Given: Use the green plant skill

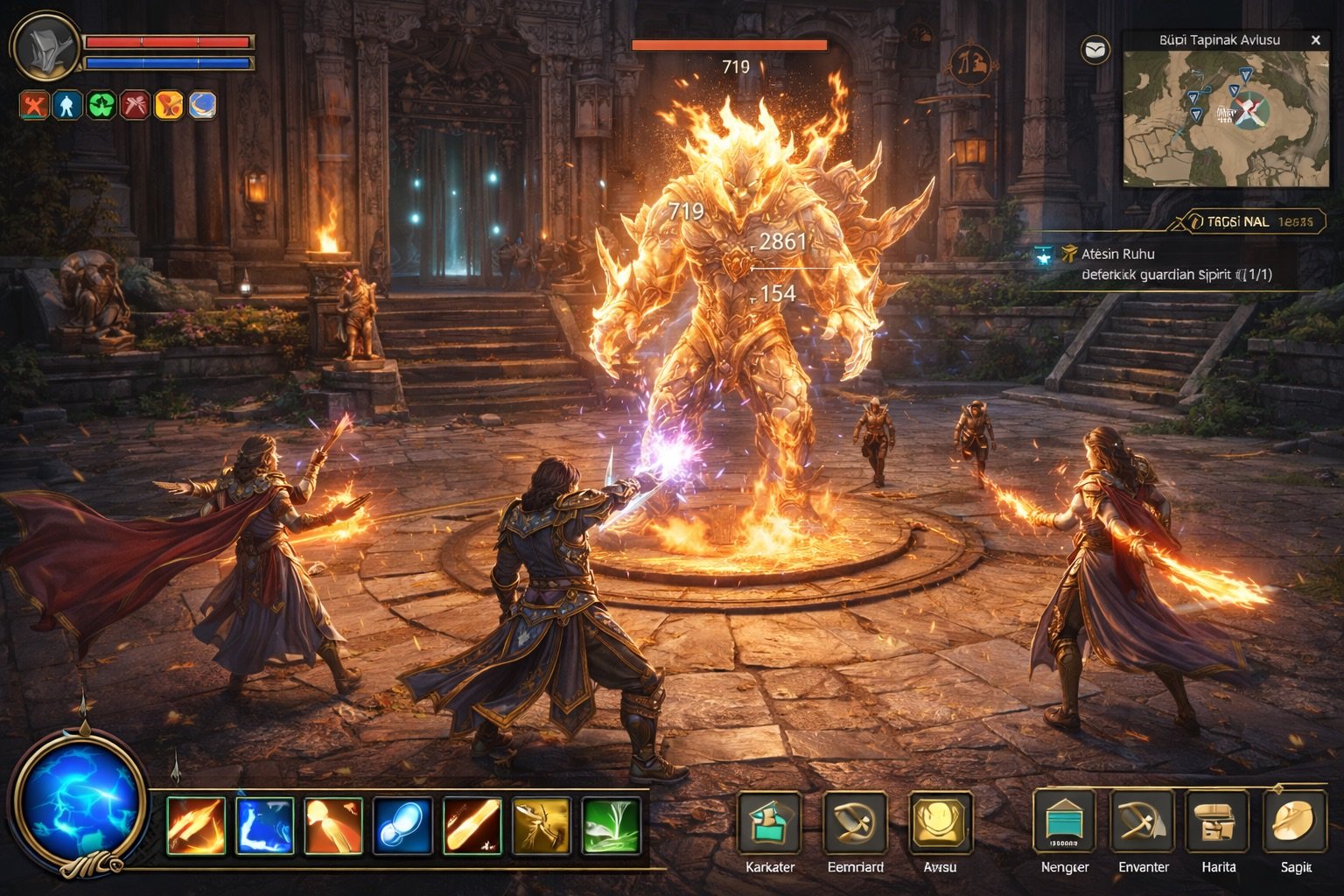Looking at the screenshot, I should (x=611, y=825).
